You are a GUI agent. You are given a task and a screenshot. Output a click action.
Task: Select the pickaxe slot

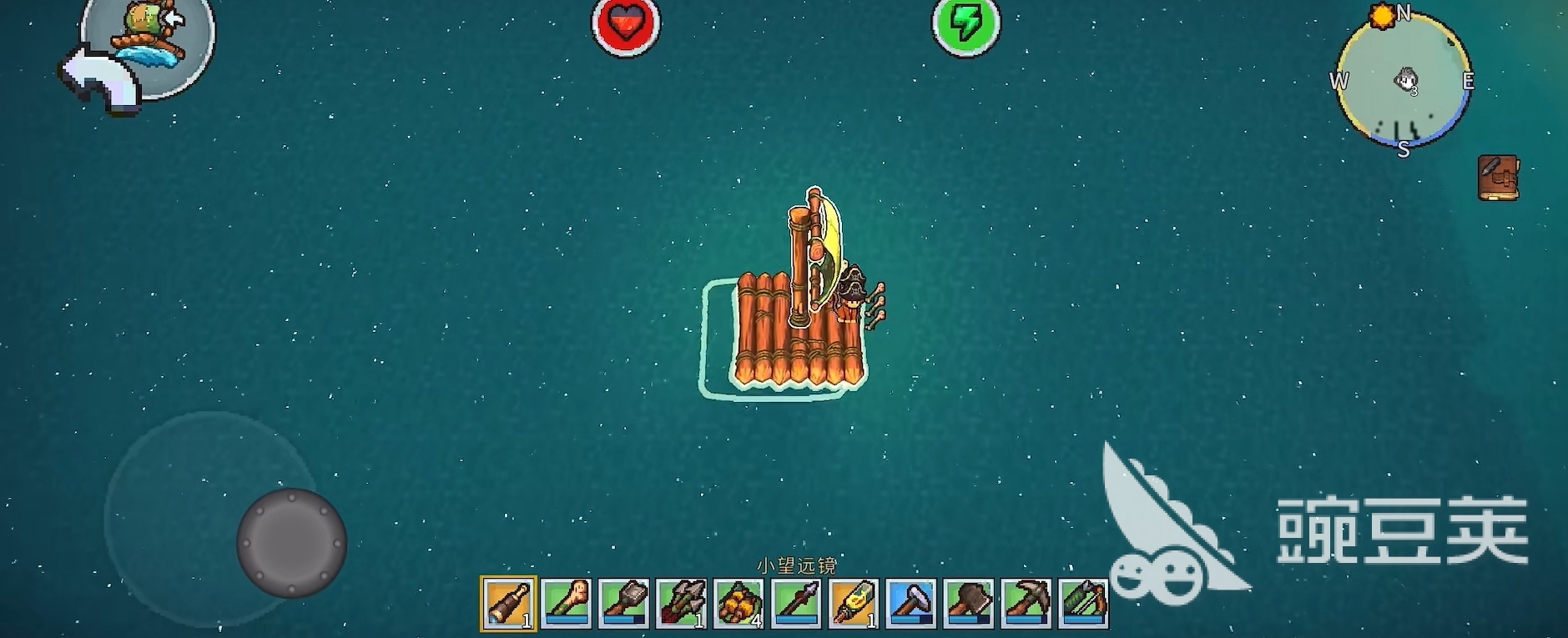click(1026, 603)
